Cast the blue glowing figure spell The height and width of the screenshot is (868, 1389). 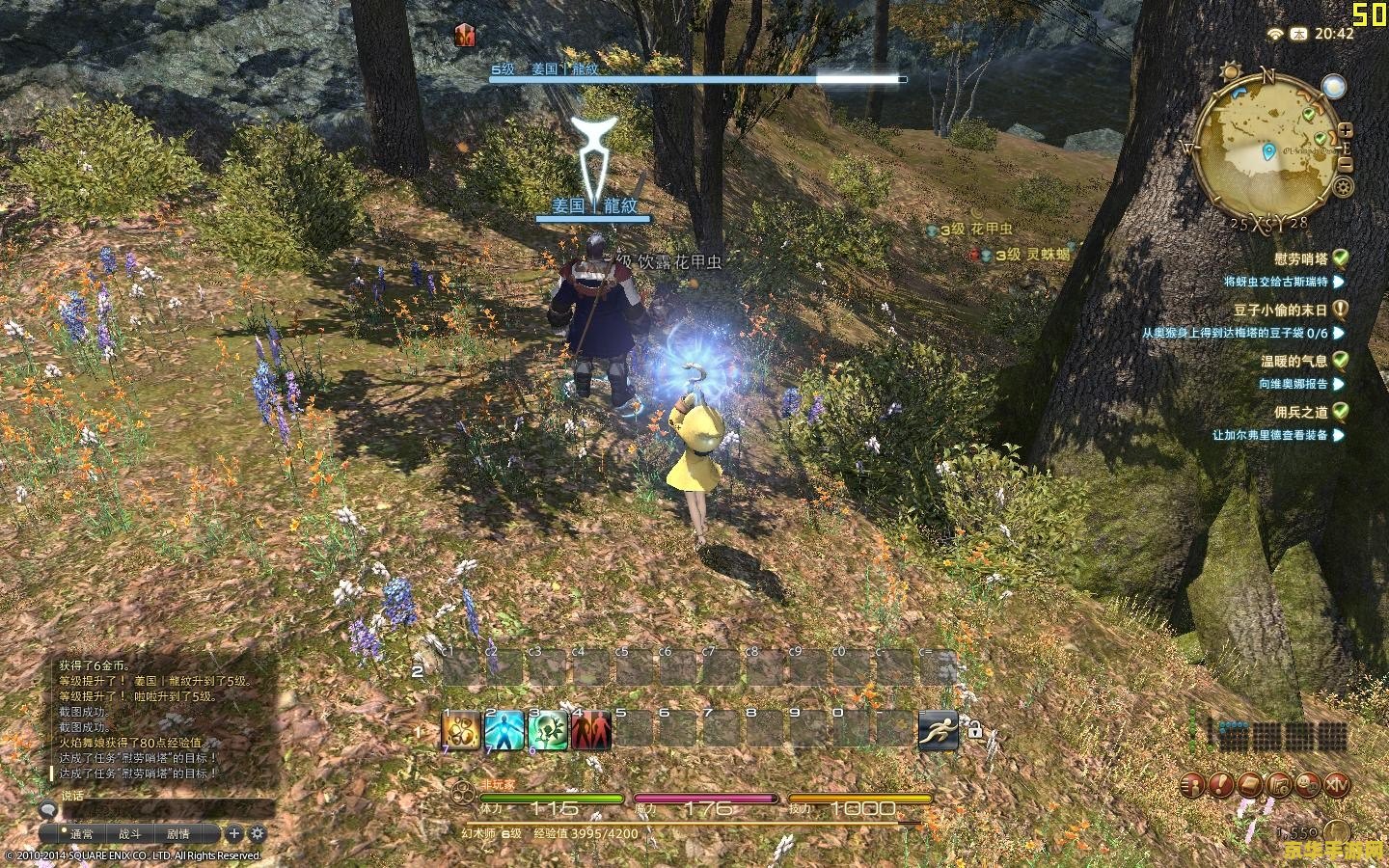504,731
